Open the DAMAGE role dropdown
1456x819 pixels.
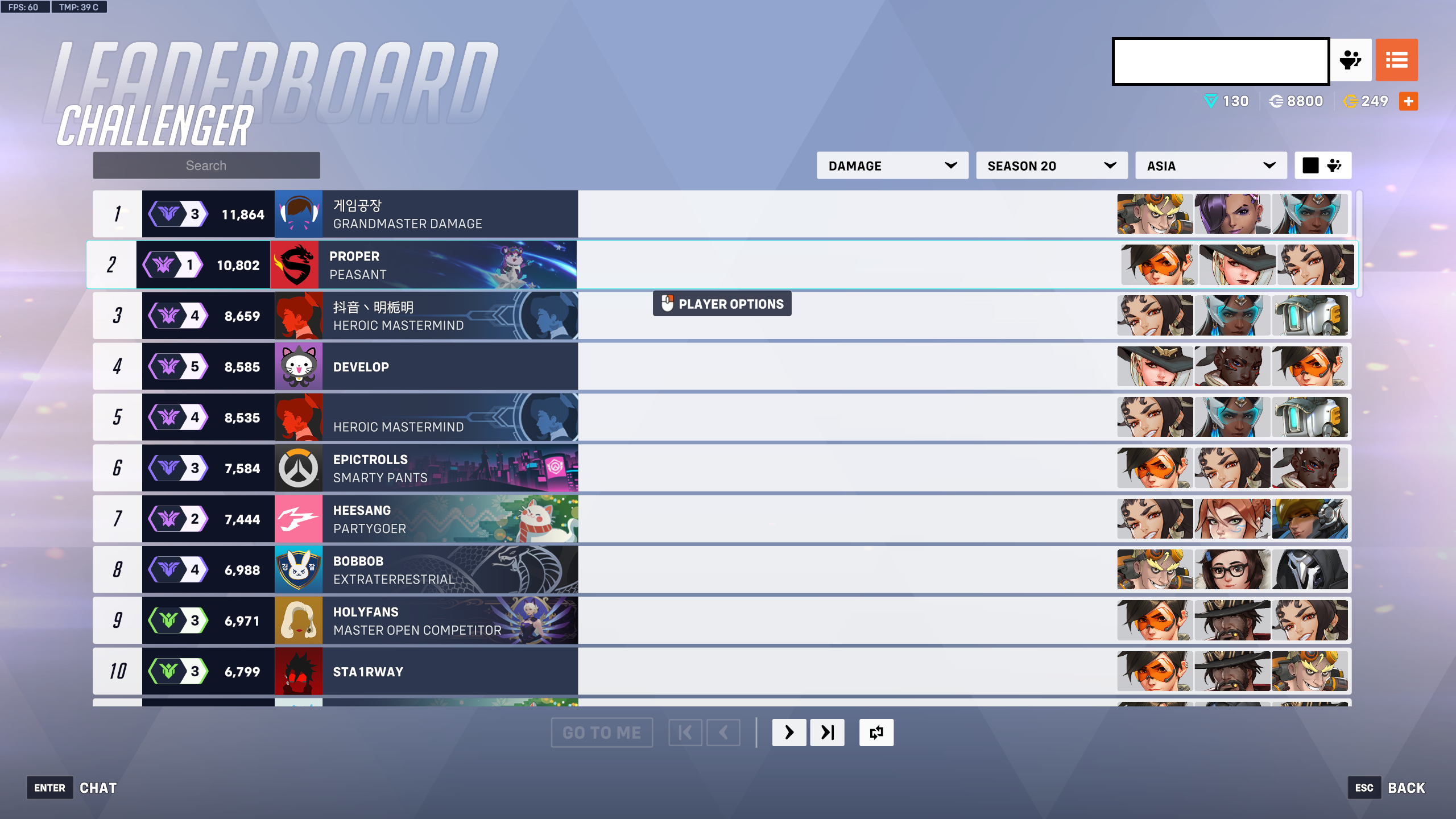(x=891, y=166)
